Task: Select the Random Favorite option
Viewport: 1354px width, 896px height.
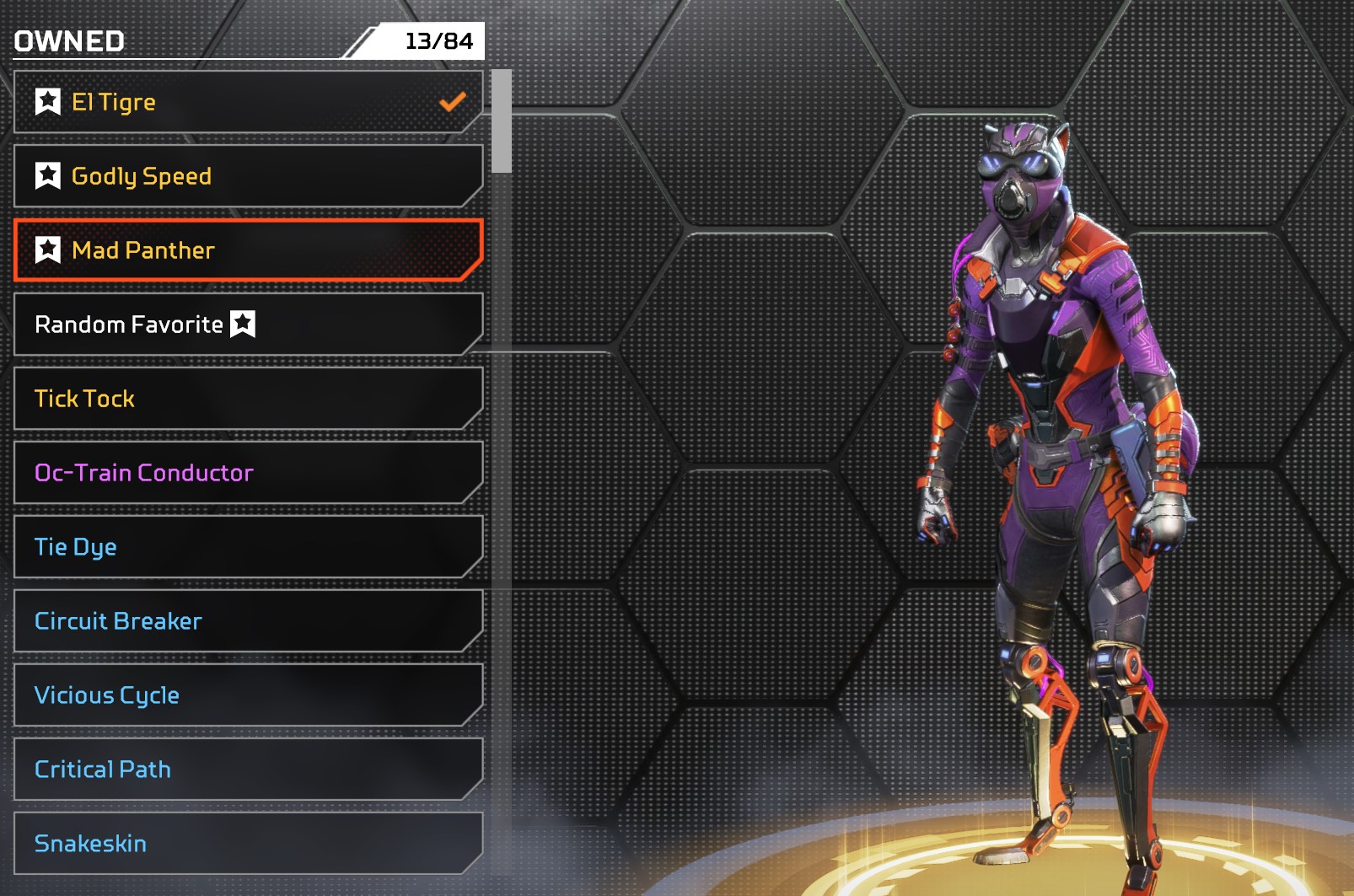Action: [x=248, y=325]
